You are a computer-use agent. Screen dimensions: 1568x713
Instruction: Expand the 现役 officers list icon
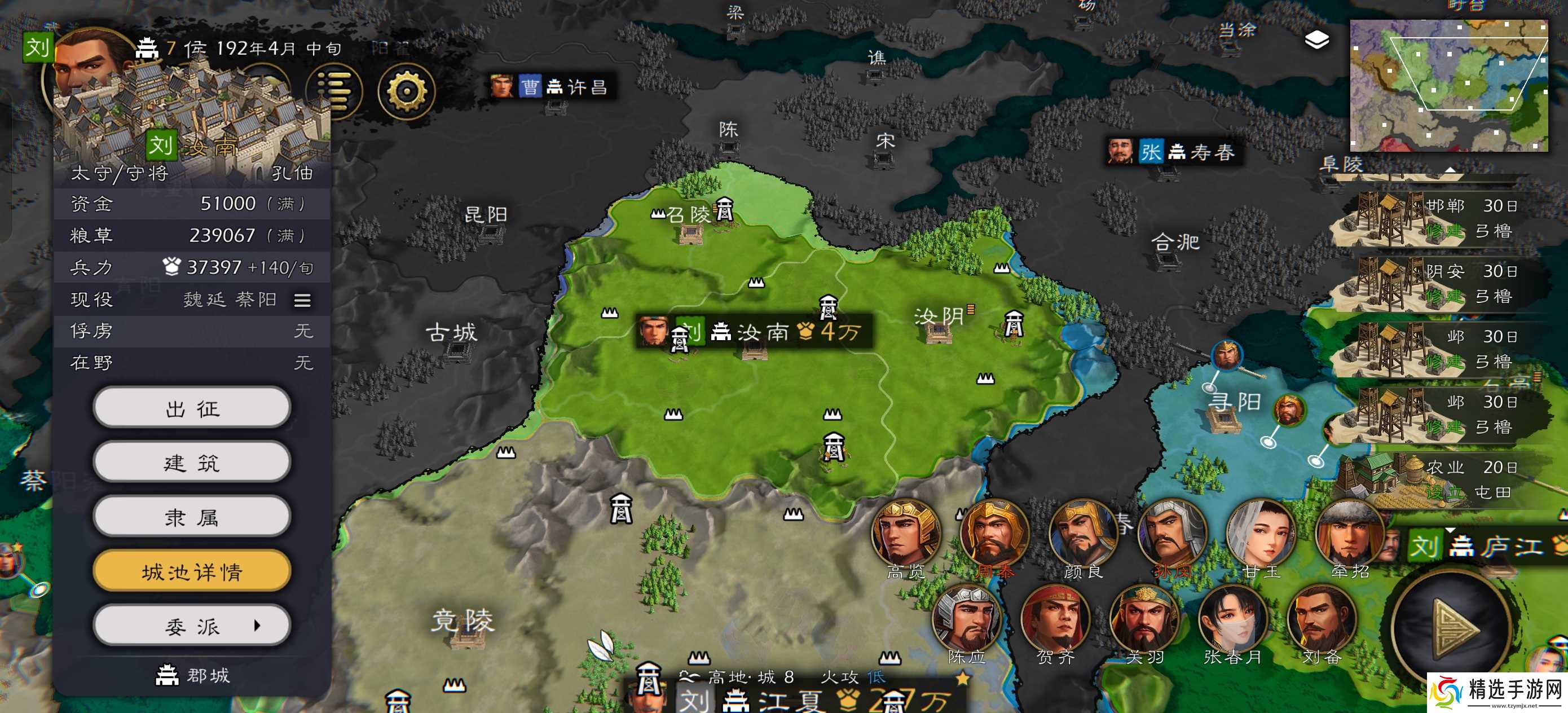(x=302, y=300)
